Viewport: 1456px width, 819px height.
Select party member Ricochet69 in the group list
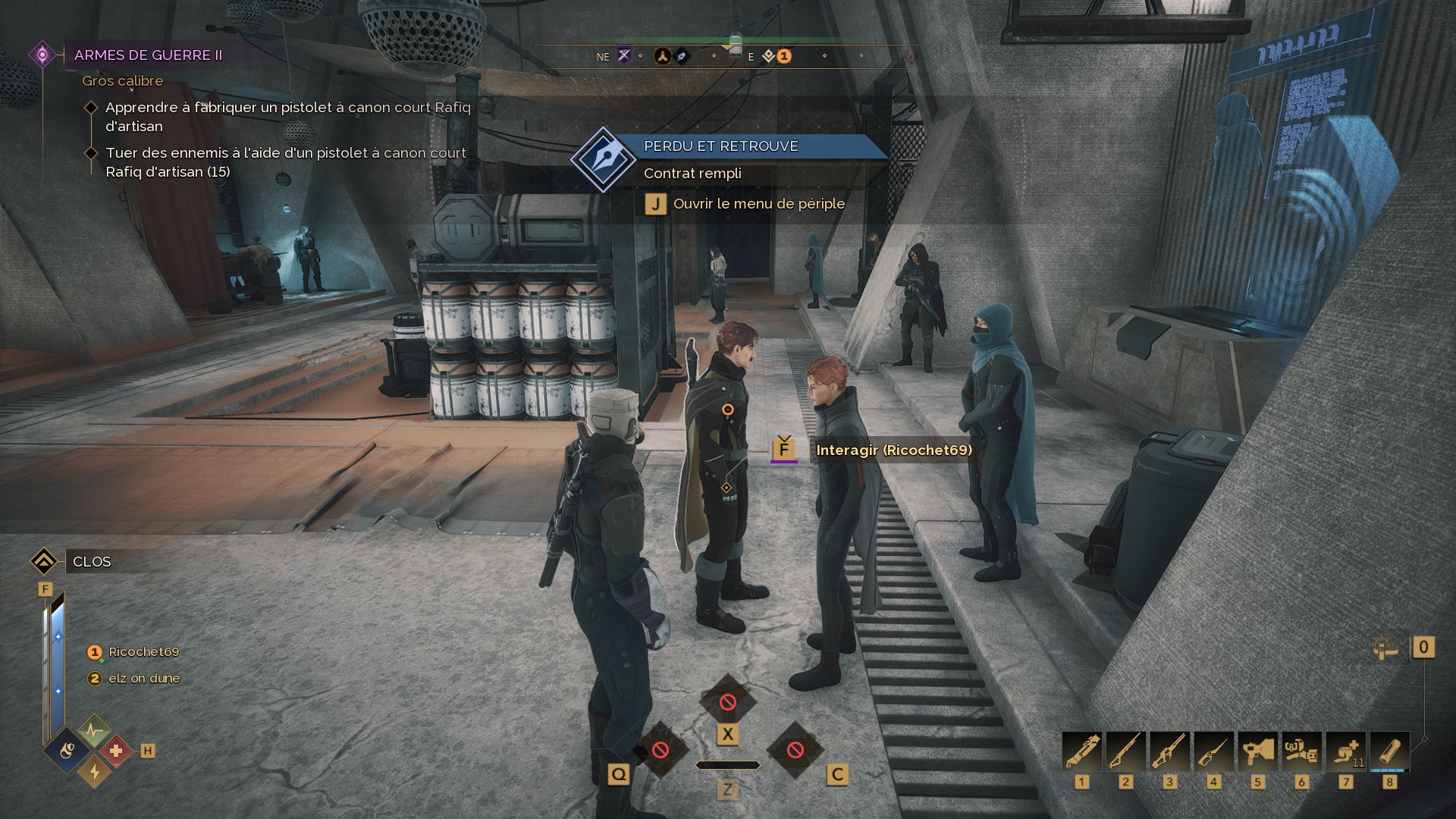pyautogui.click(x=143, y=652)
